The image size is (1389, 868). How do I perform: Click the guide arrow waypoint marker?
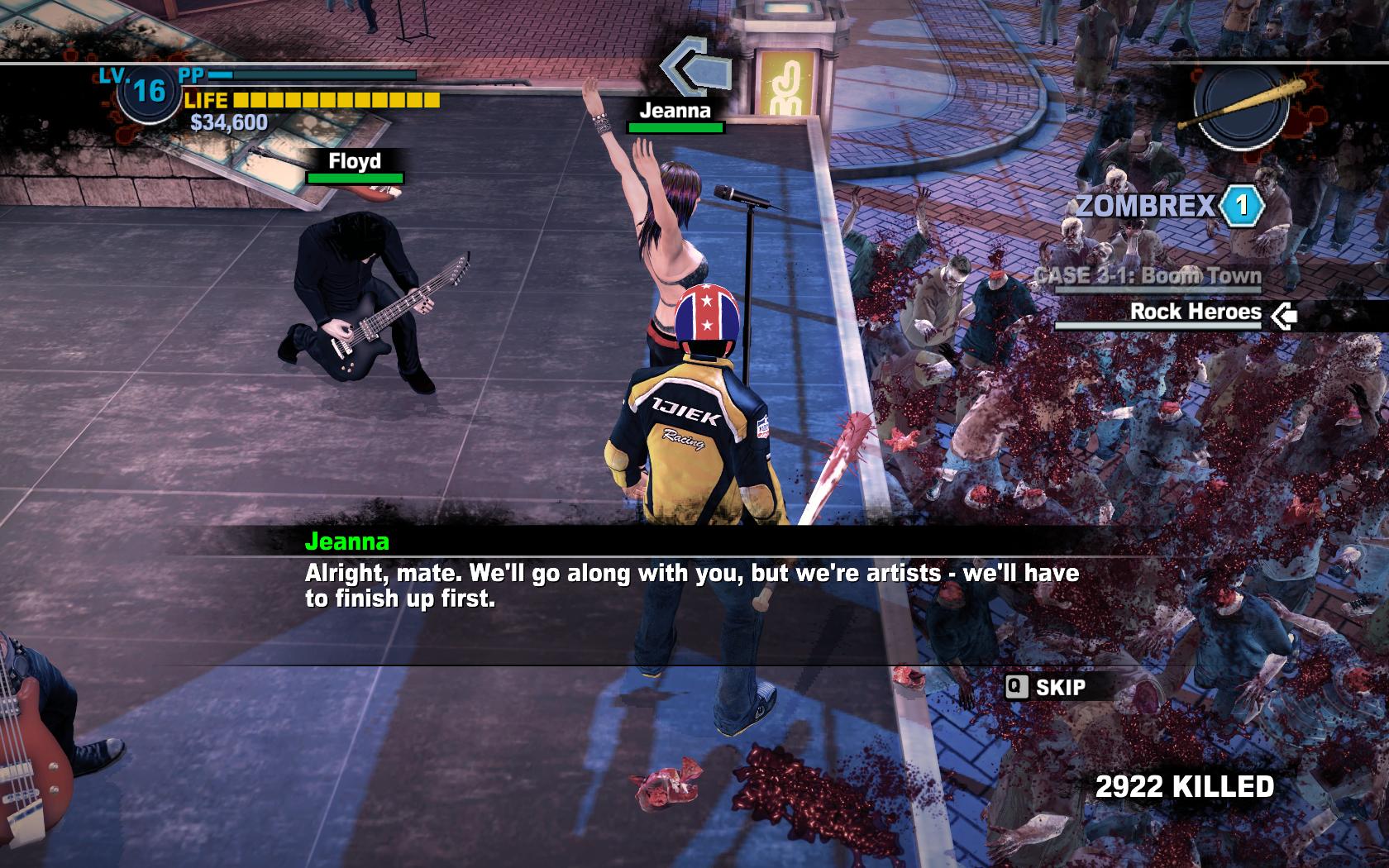pos(695,69)
